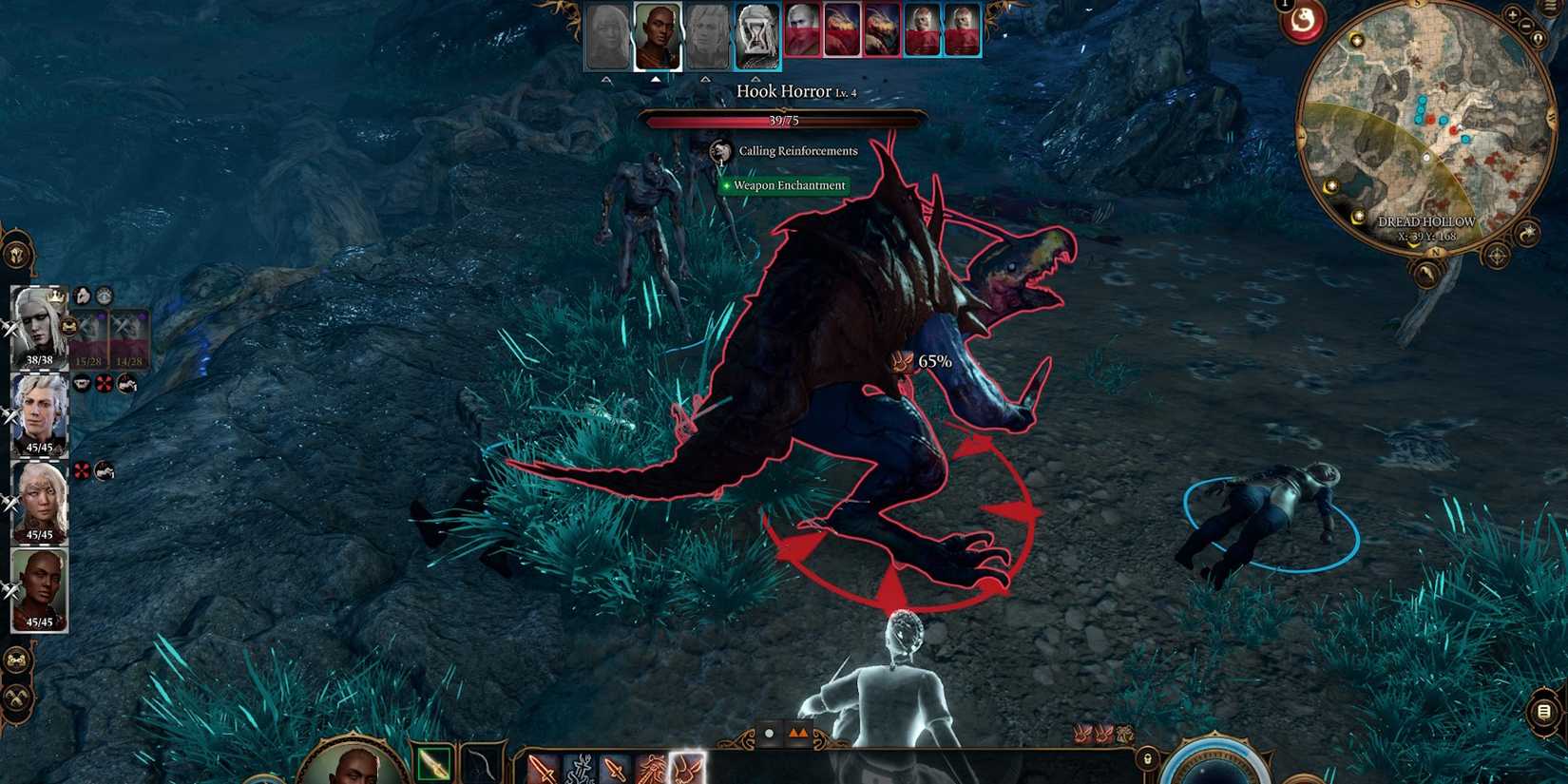Click the crossed-swords combat icon on the top-left portrait
The height and width of the screenshot is (784, 1568).
click(x=10, y=331)
